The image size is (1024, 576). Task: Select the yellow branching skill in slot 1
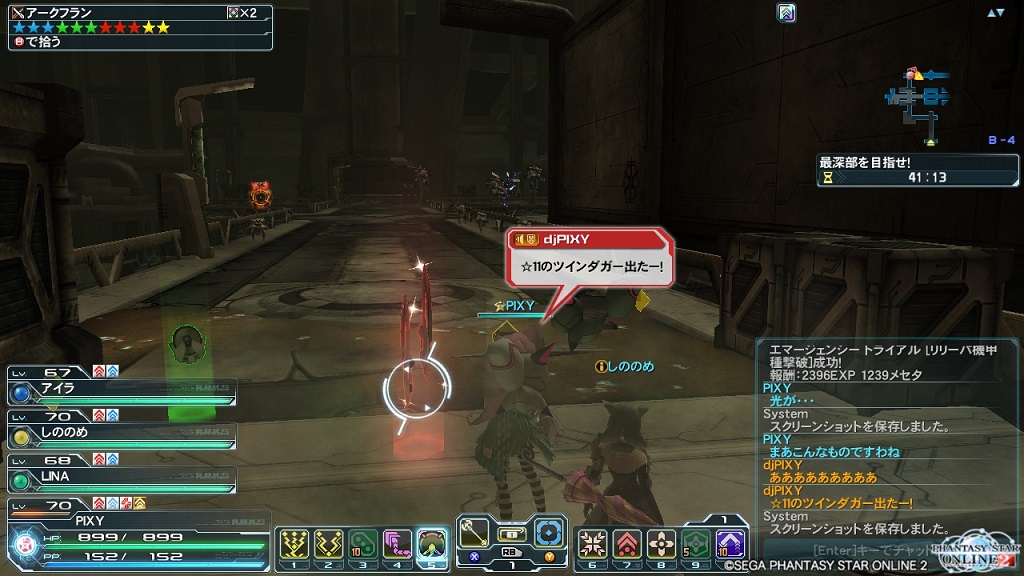point(295,543)
